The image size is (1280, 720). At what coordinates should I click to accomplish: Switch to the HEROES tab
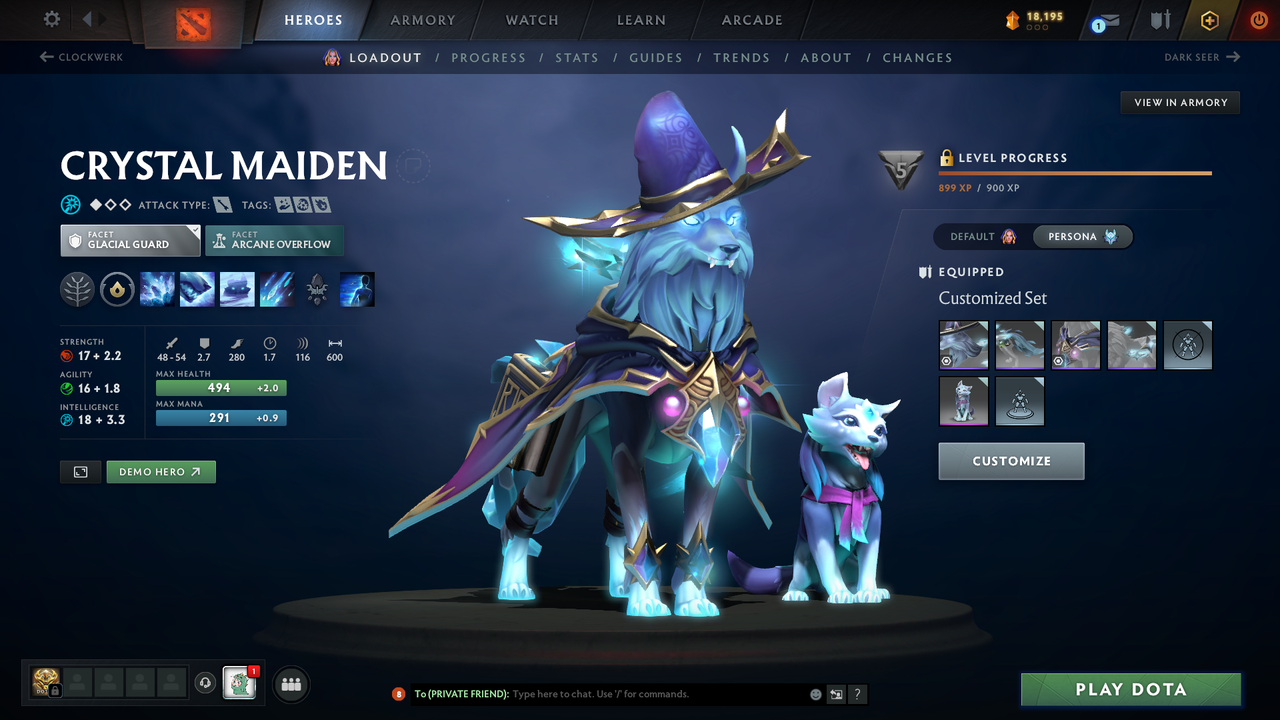[x=313, y=19]
